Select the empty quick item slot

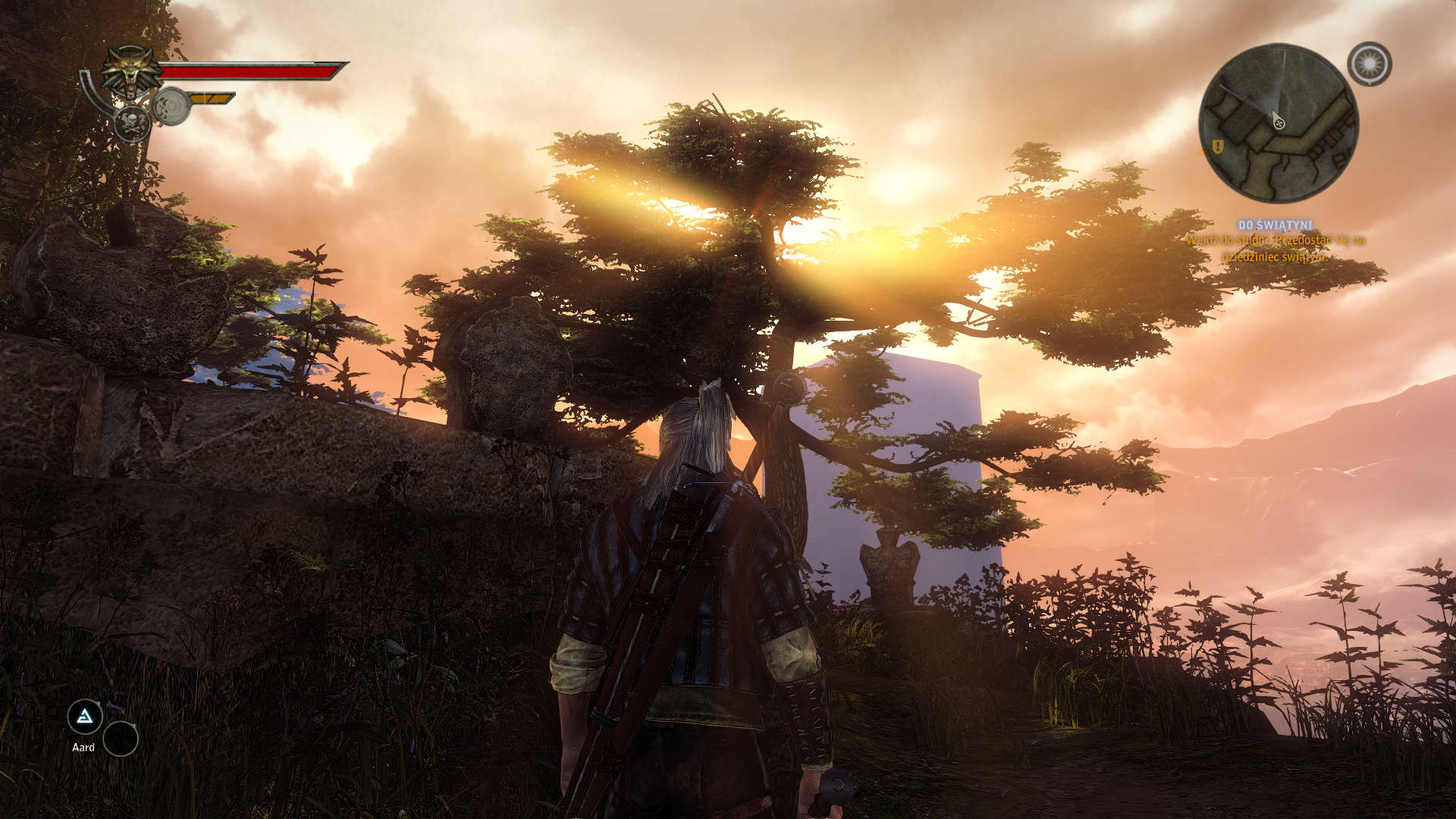121,739
